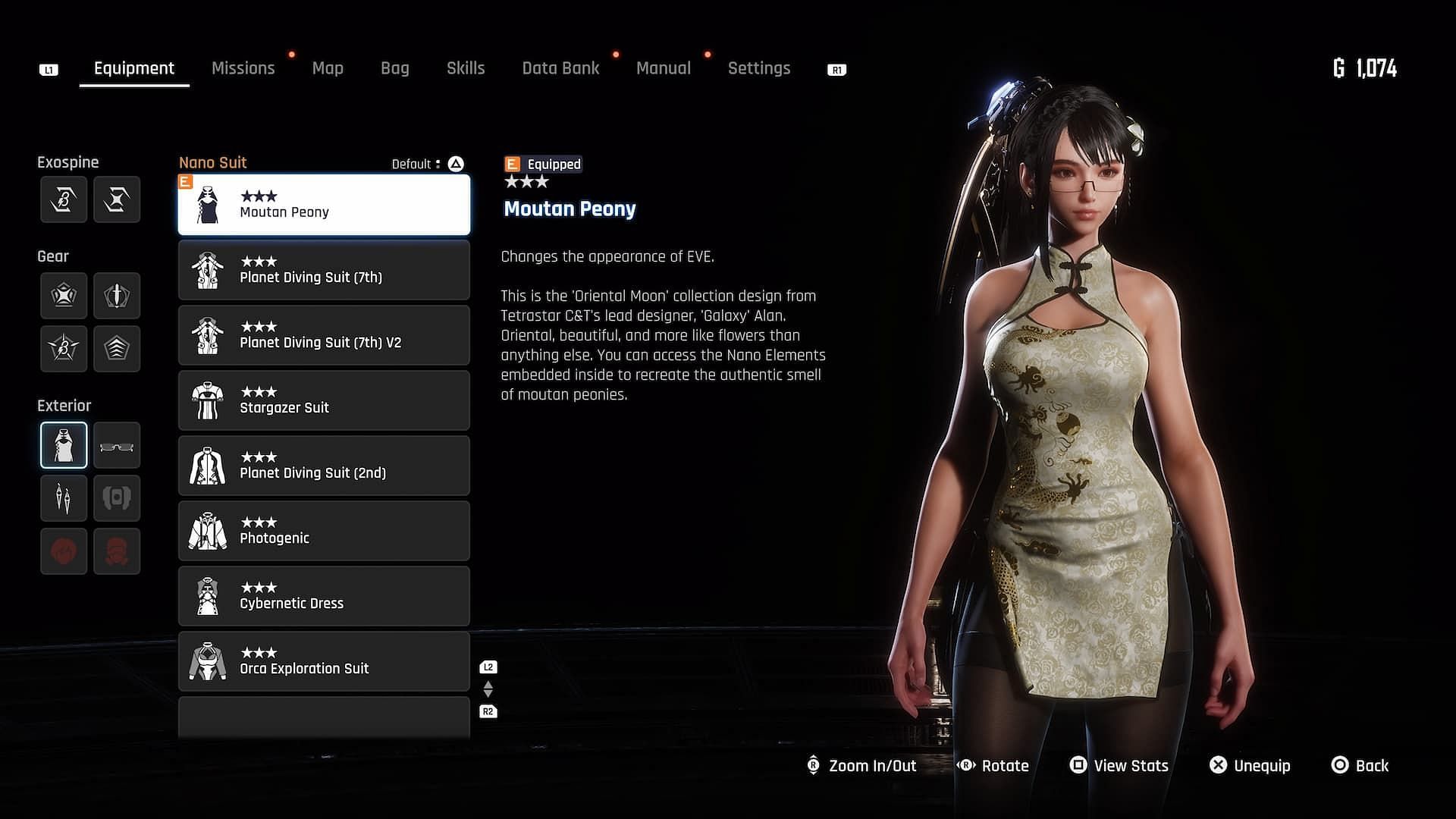The image size is (1456, 819).
Task: Choose Planet Diving Suit (7th) V2
Action: click(x=324, y=335)
